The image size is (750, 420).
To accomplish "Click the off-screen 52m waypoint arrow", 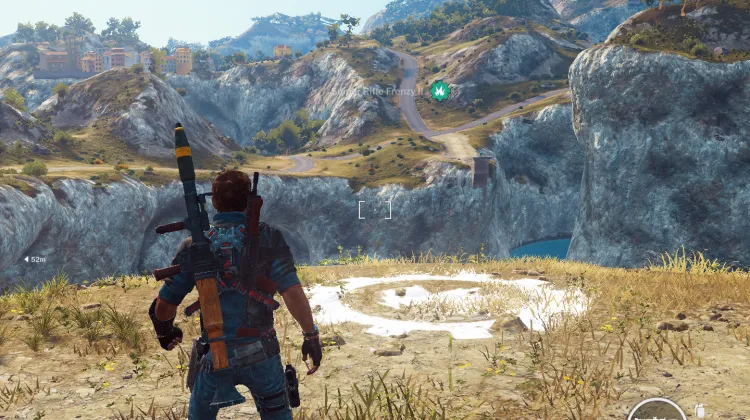I will point(26,259).
